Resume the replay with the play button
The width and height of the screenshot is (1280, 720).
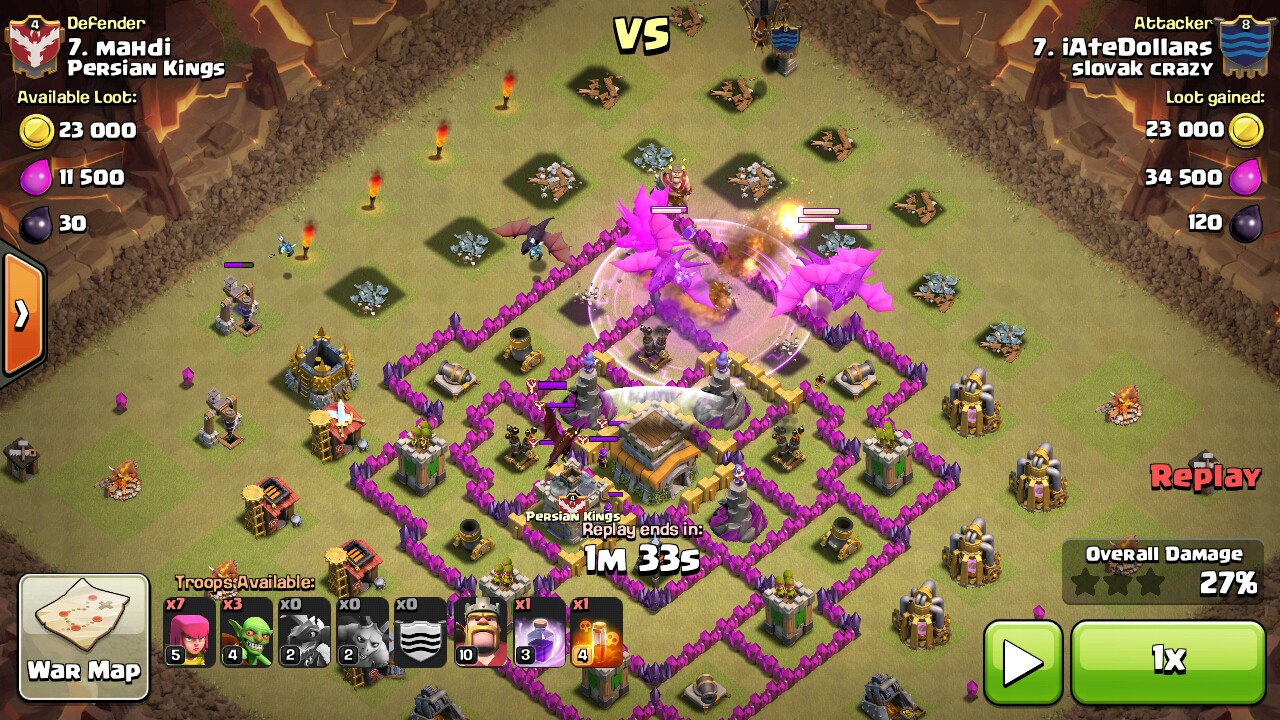click(x=1022, y=661)
